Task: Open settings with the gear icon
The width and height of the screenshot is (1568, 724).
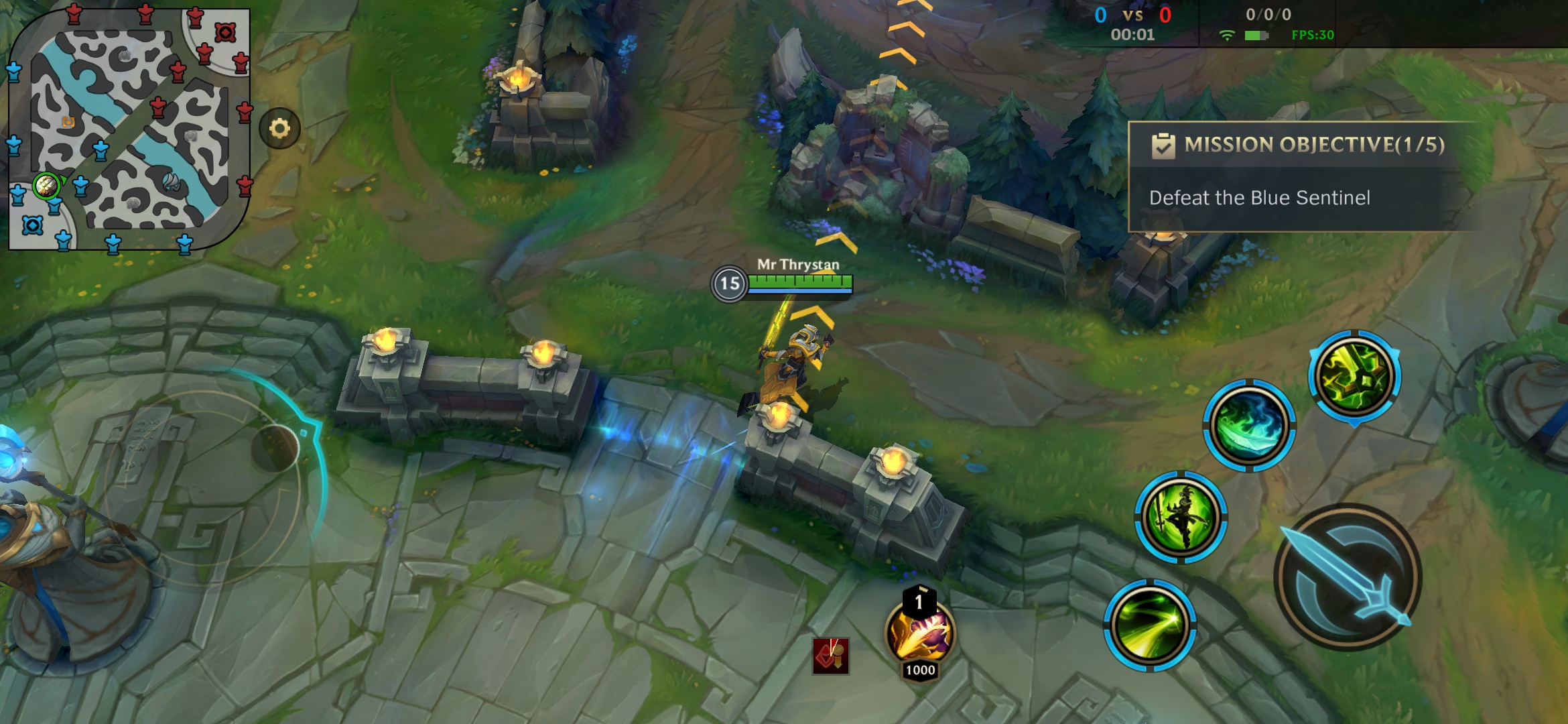Action: tap(279, 128)
